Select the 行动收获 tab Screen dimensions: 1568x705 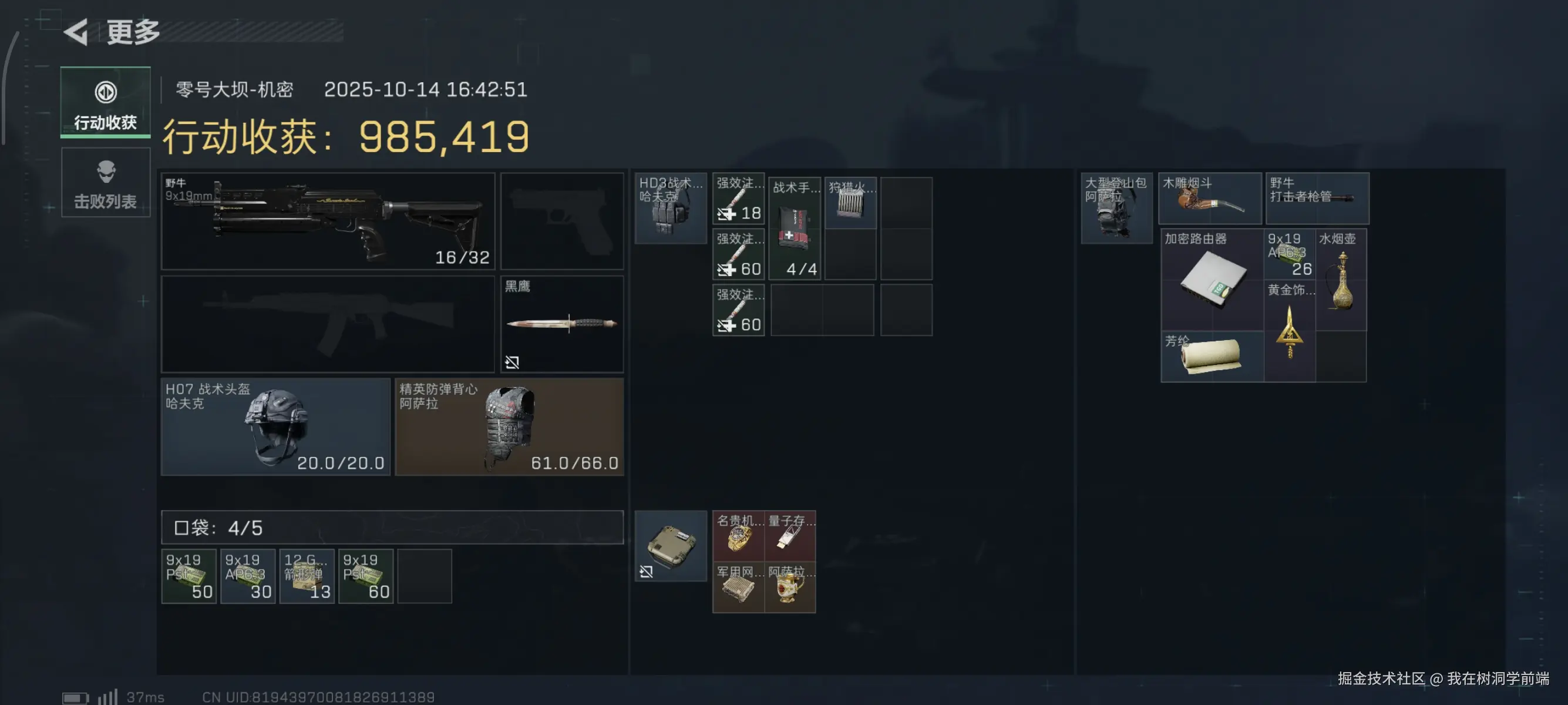[105, 102]
